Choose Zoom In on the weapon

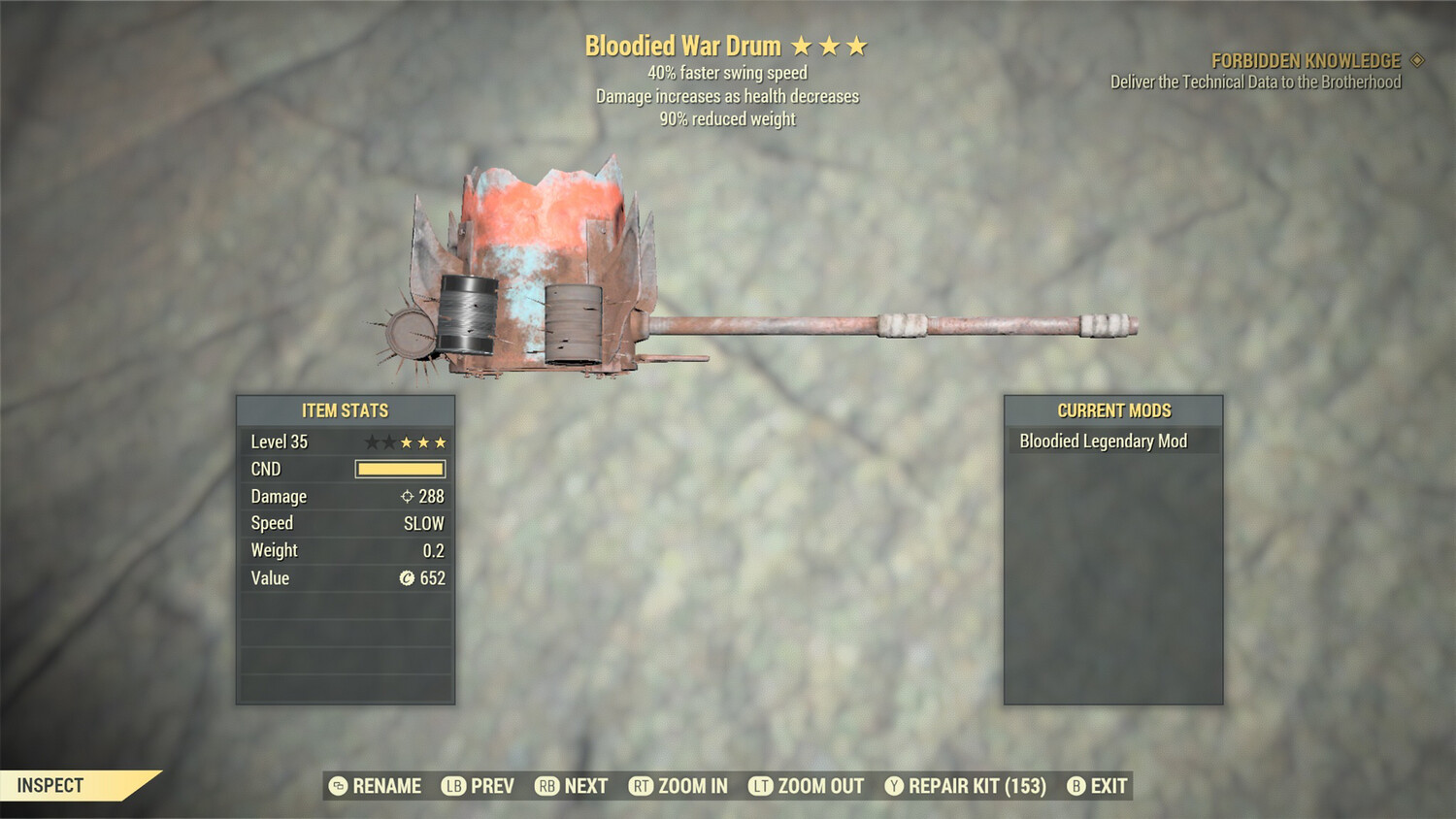(x=678, y=786)
